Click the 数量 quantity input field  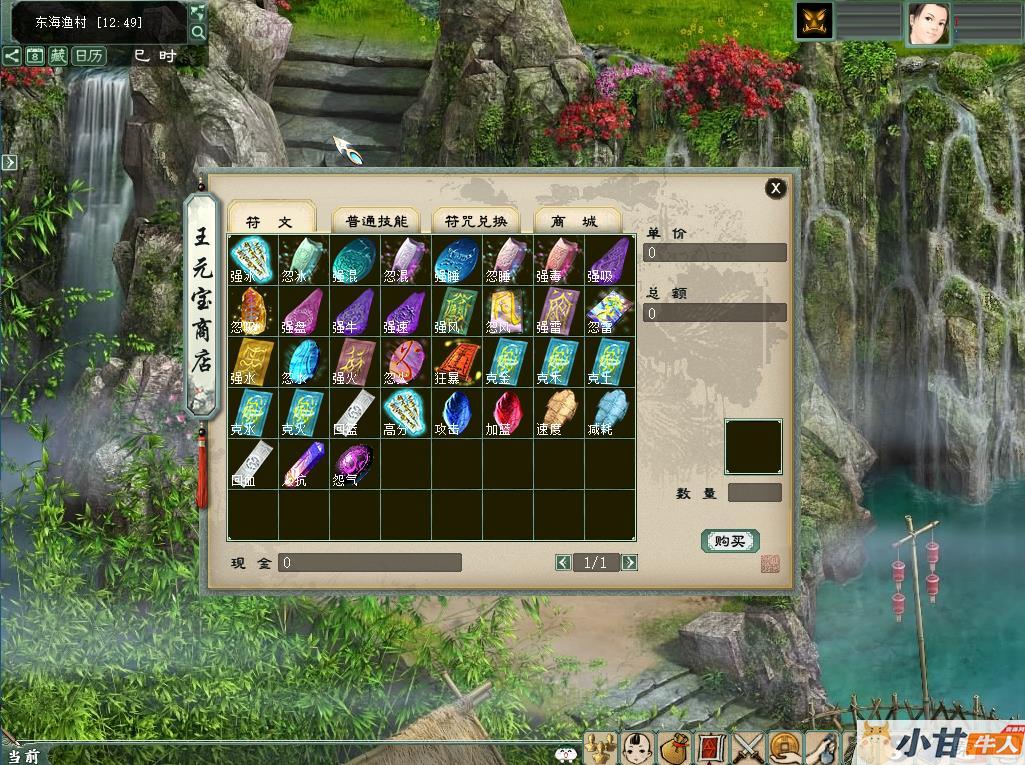[x=755, y=493]
